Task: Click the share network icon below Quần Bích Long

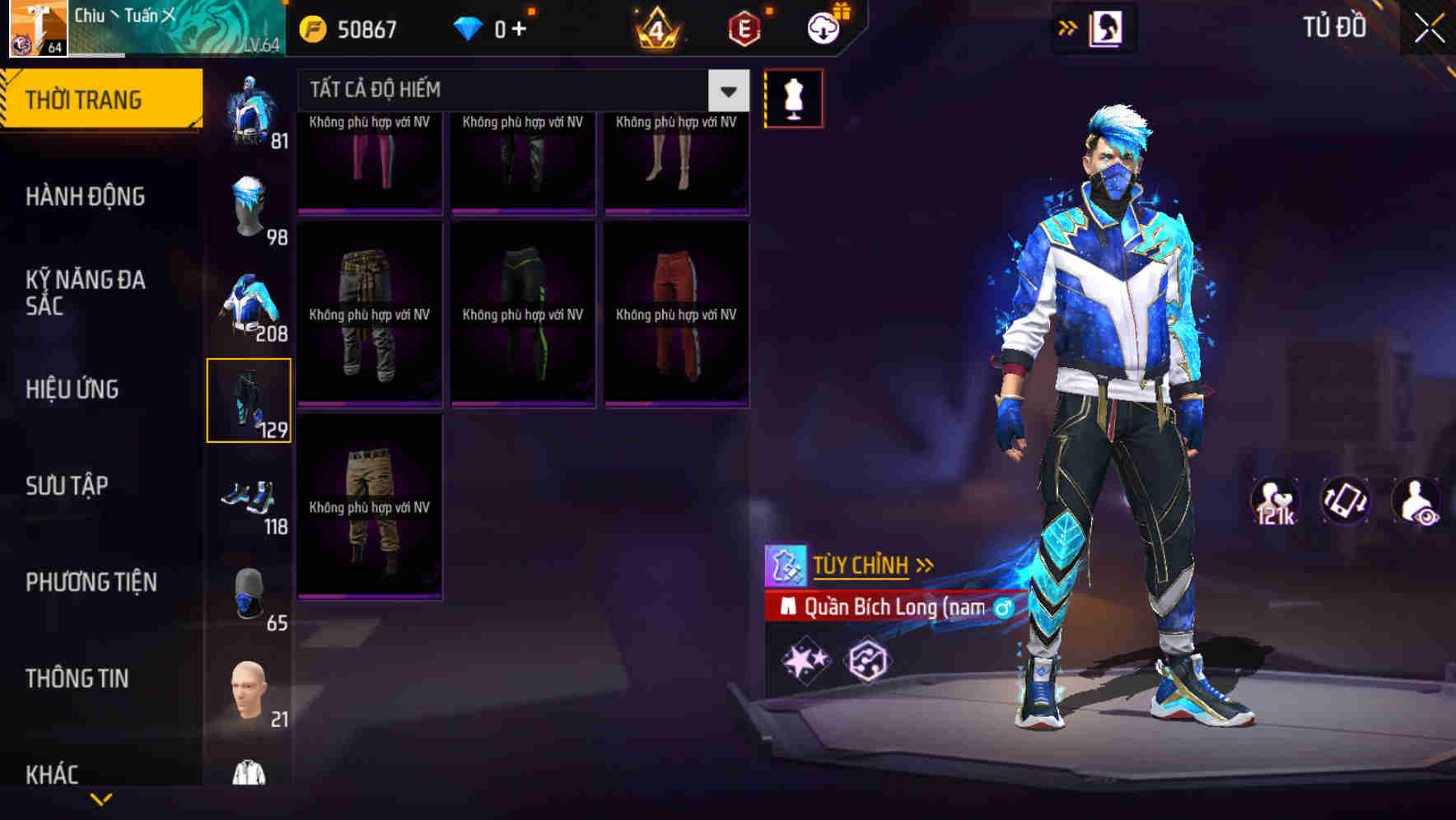Action: [870, 658]
